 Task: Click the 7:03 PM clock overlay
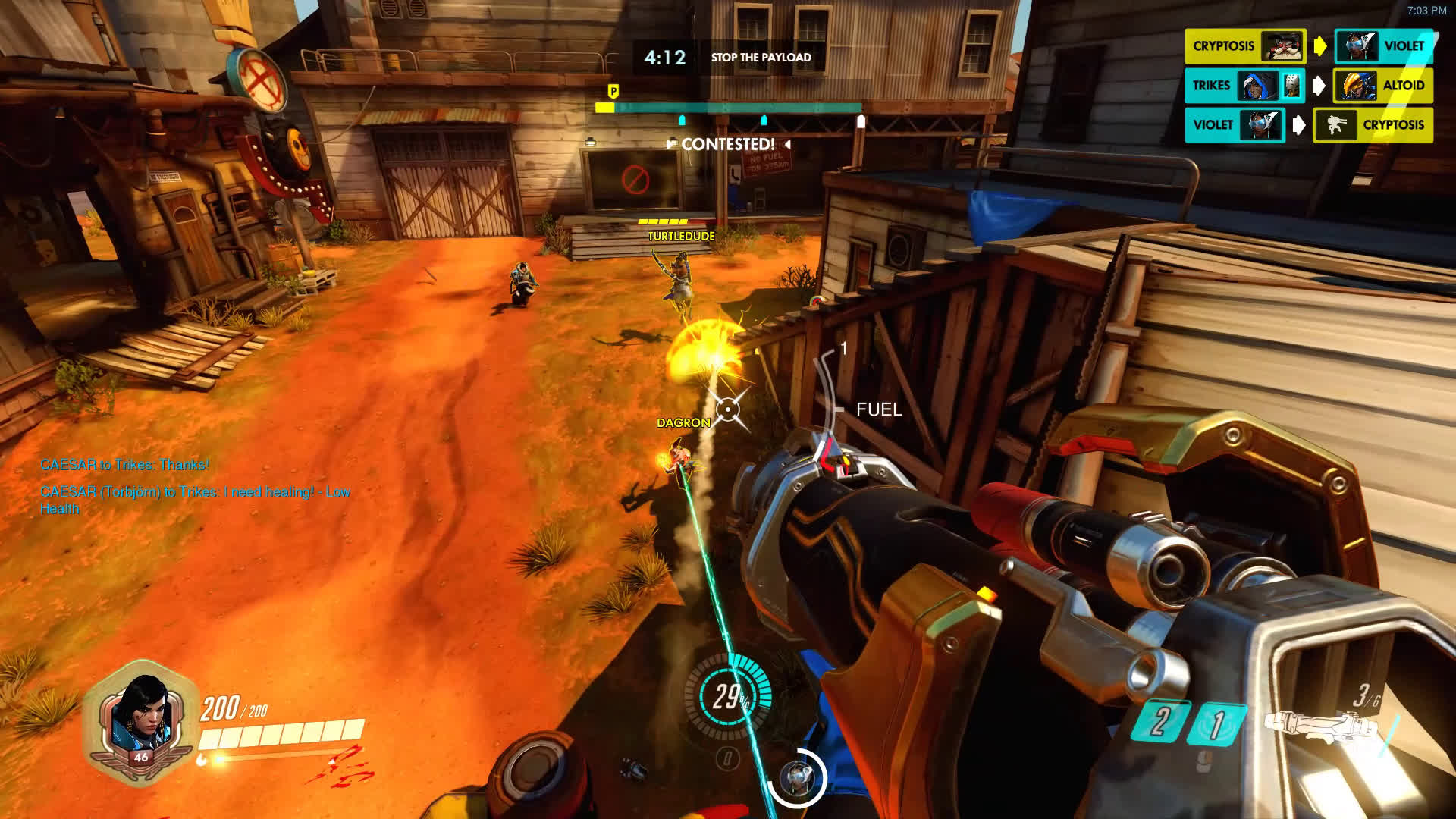tap(1426, 11)
